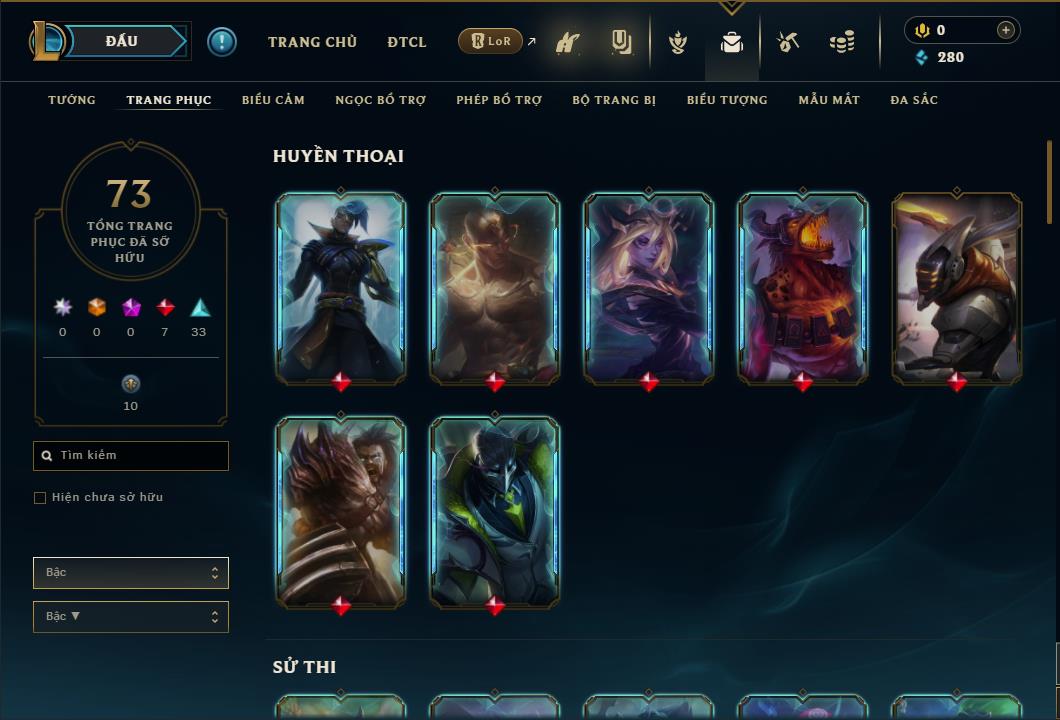Screen dimensions: 1060x720
Task: Open the NGỌC BỔ TRỢ tab
Action: 380,100
